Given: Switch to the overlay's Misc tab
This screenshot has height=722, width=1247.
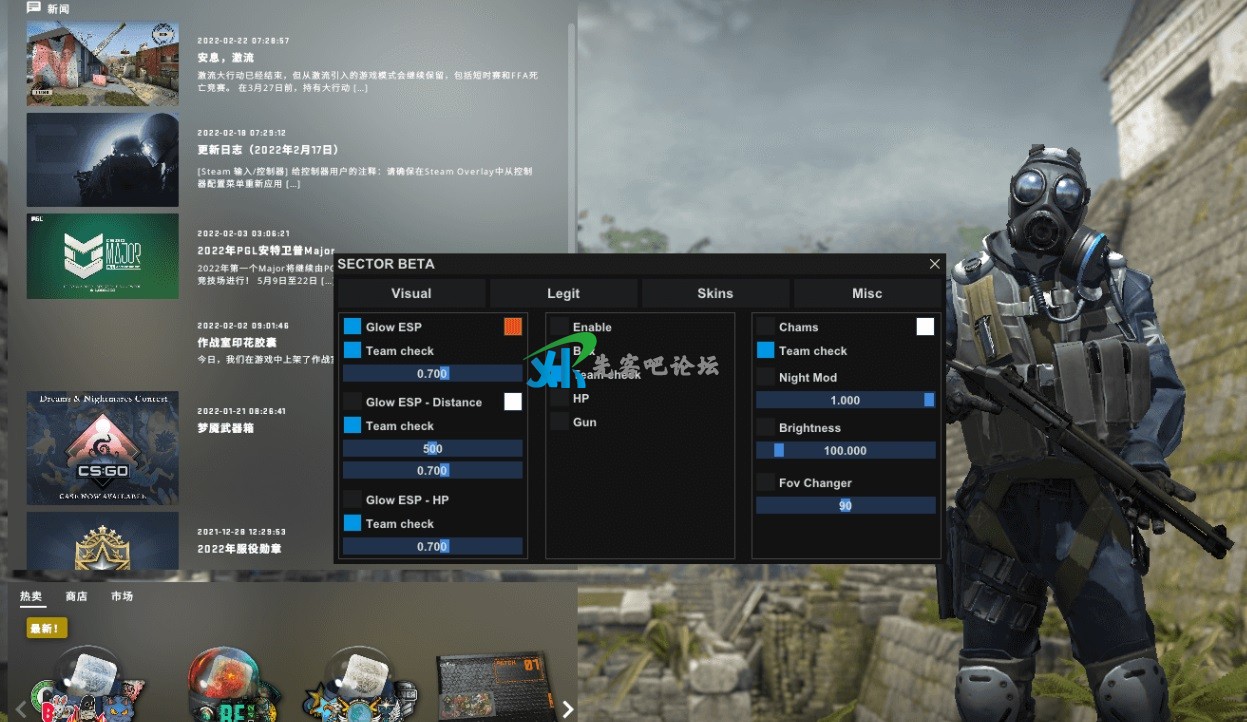Looking at the screenshot, I should click(x=867, y=293).
